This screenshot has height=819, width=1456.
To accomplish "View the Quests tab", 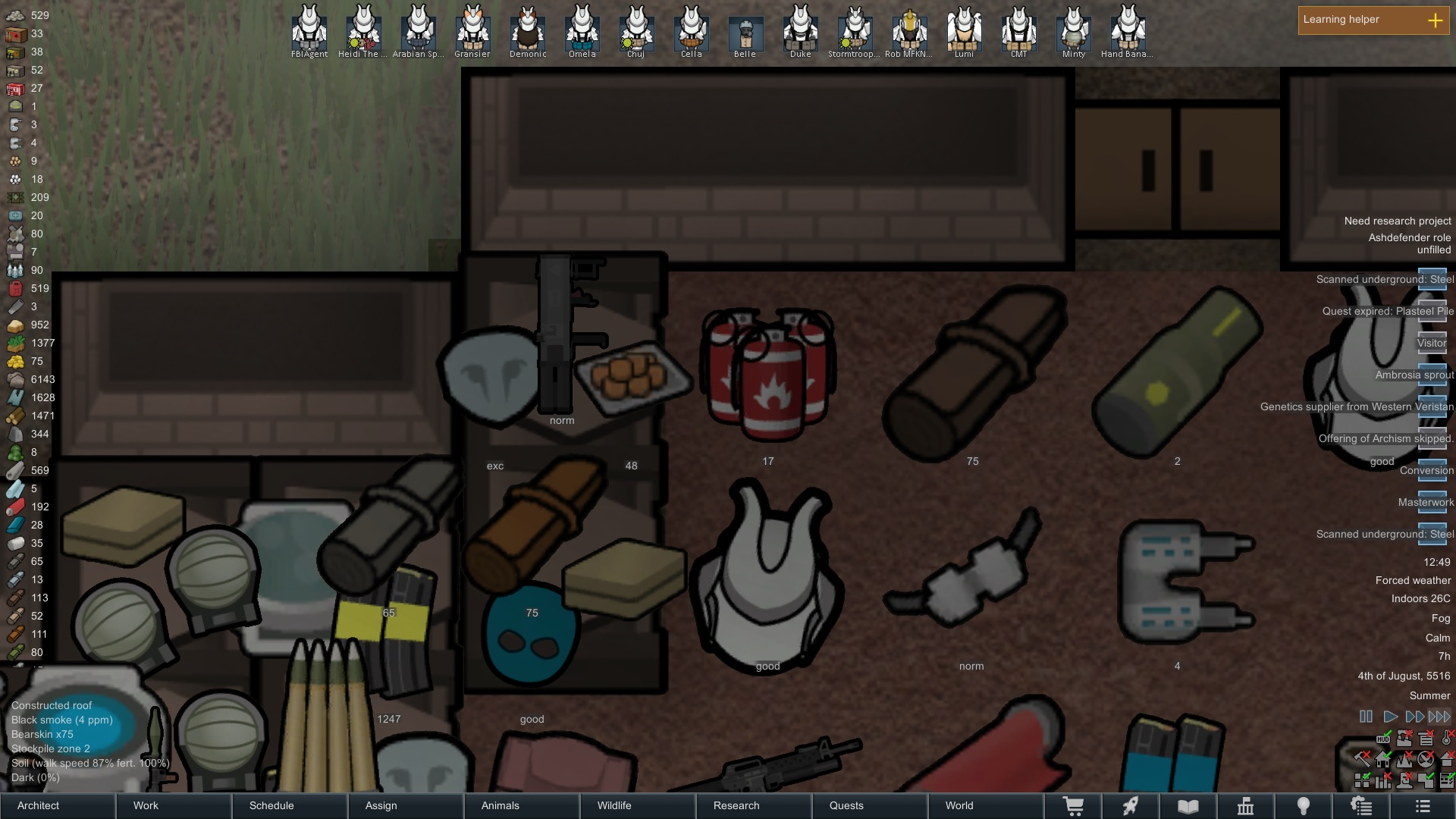I will tap(870, 805).
